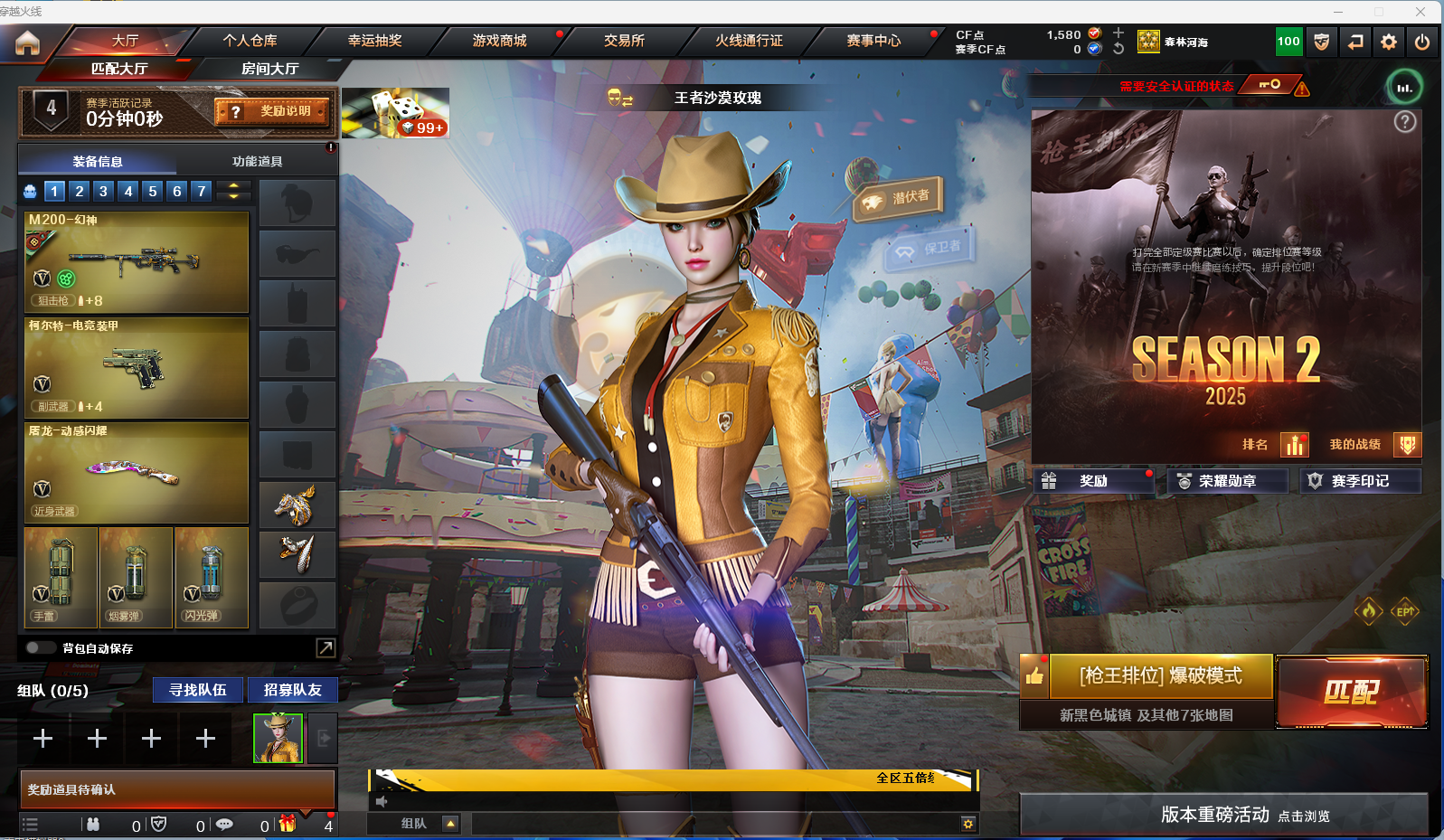1444x840 pixels.
Task: Toggle 背包自动保存 switch
Action: (x=40, y=647)
